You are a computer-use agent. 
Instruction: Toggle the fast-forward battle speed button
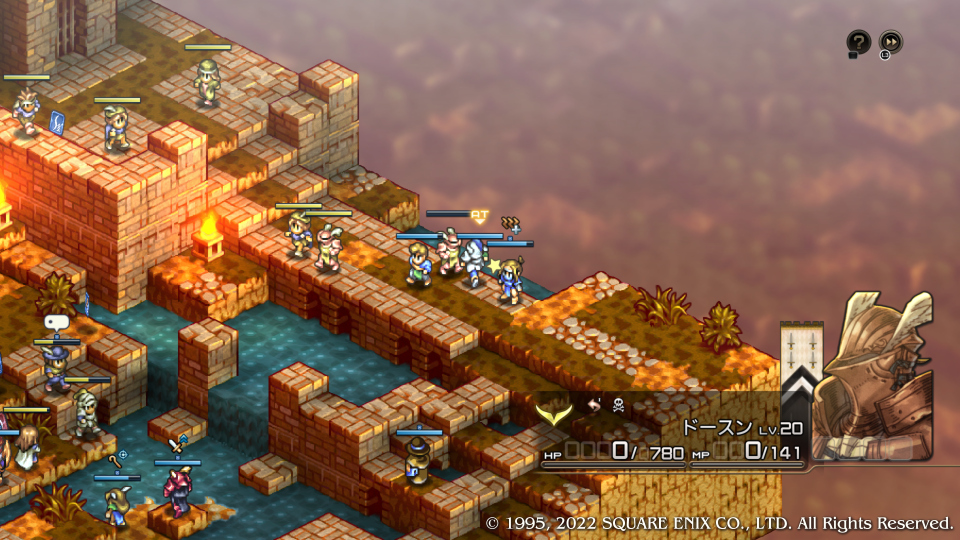(x=890, y=42)
